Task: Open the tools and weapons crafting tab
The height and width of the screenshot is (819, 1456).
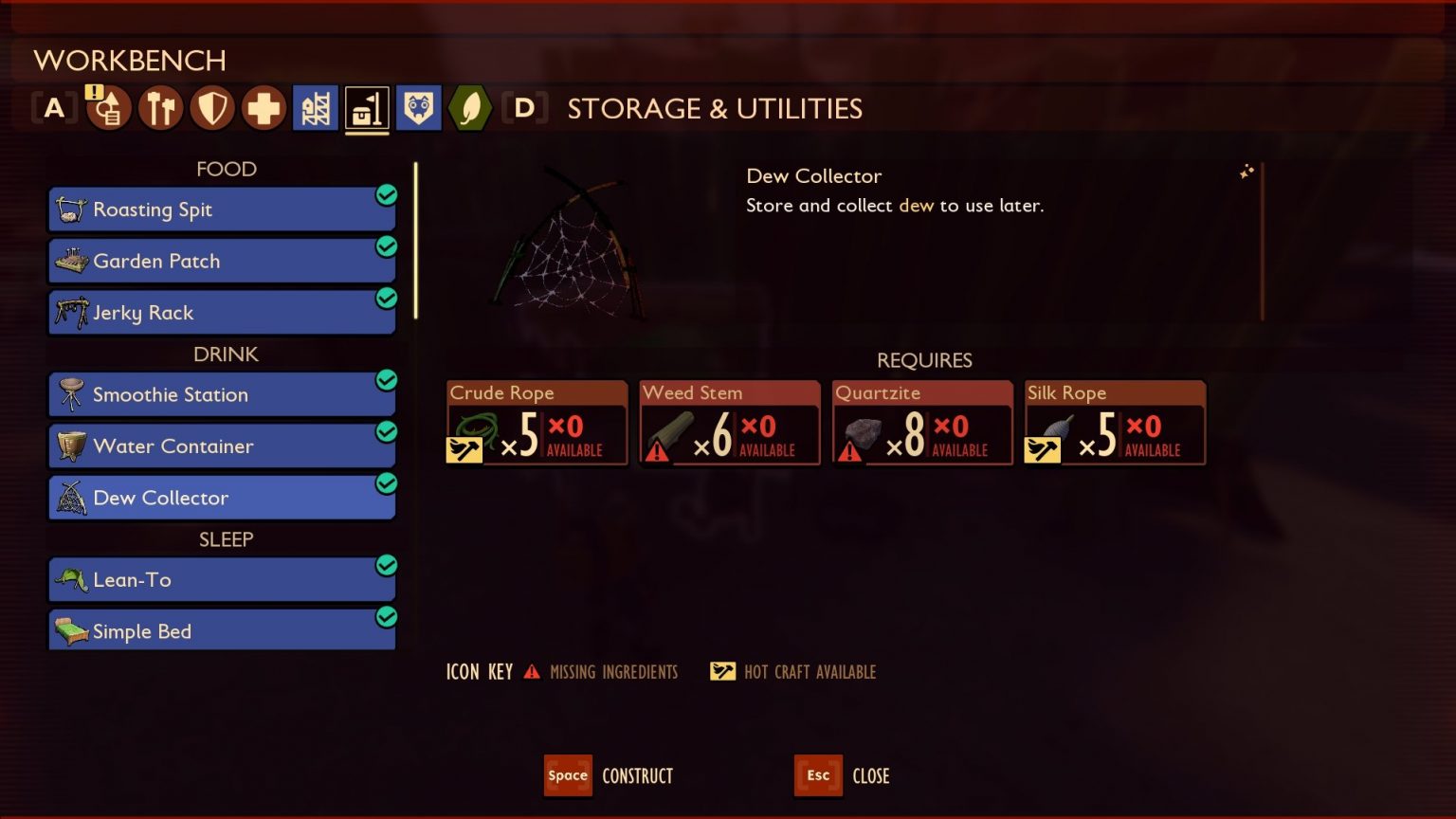Action: pyautogui.click(x=159, y=107)
